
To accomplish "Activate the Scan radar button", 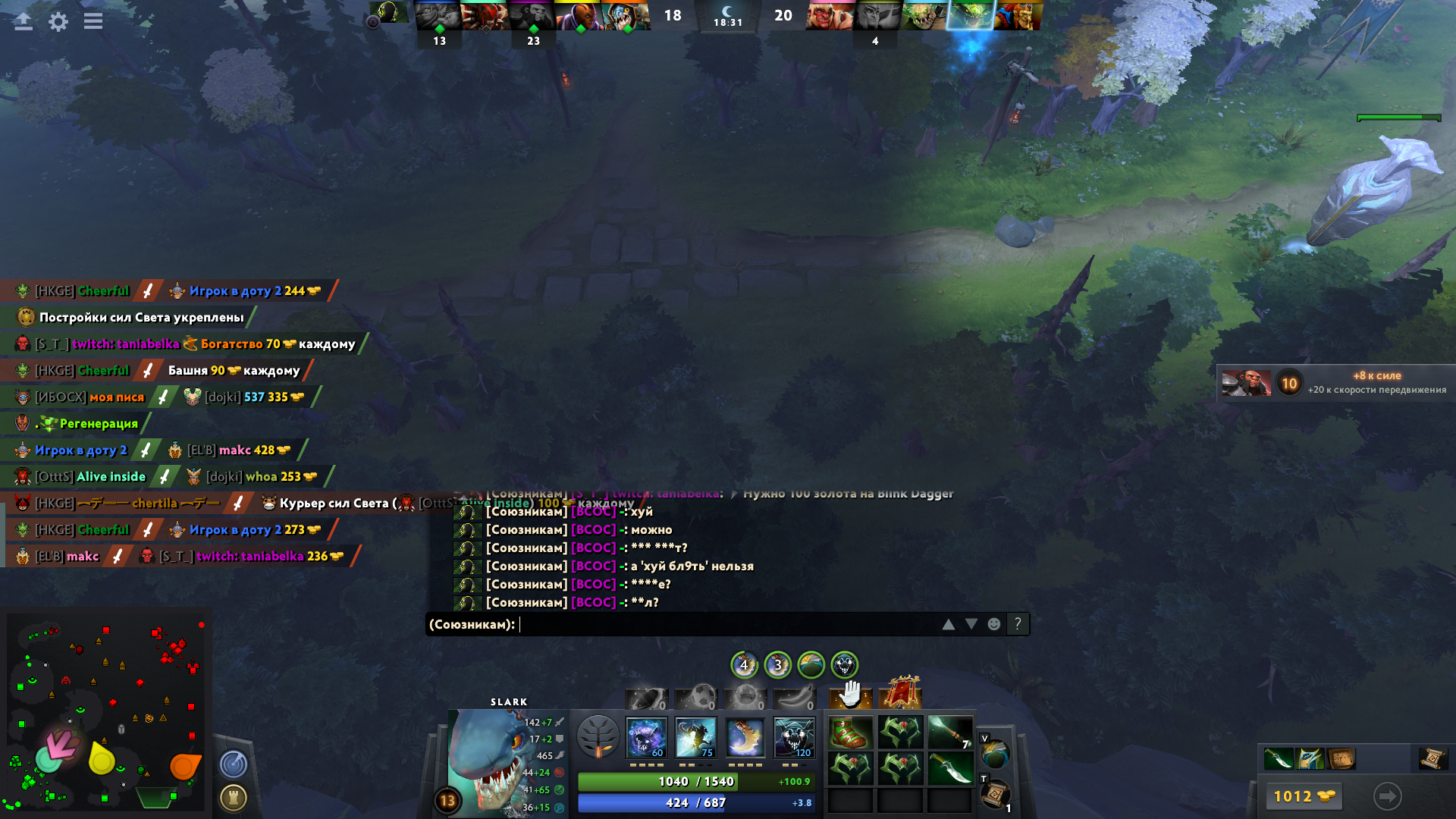I will click(x=234, y=764).
